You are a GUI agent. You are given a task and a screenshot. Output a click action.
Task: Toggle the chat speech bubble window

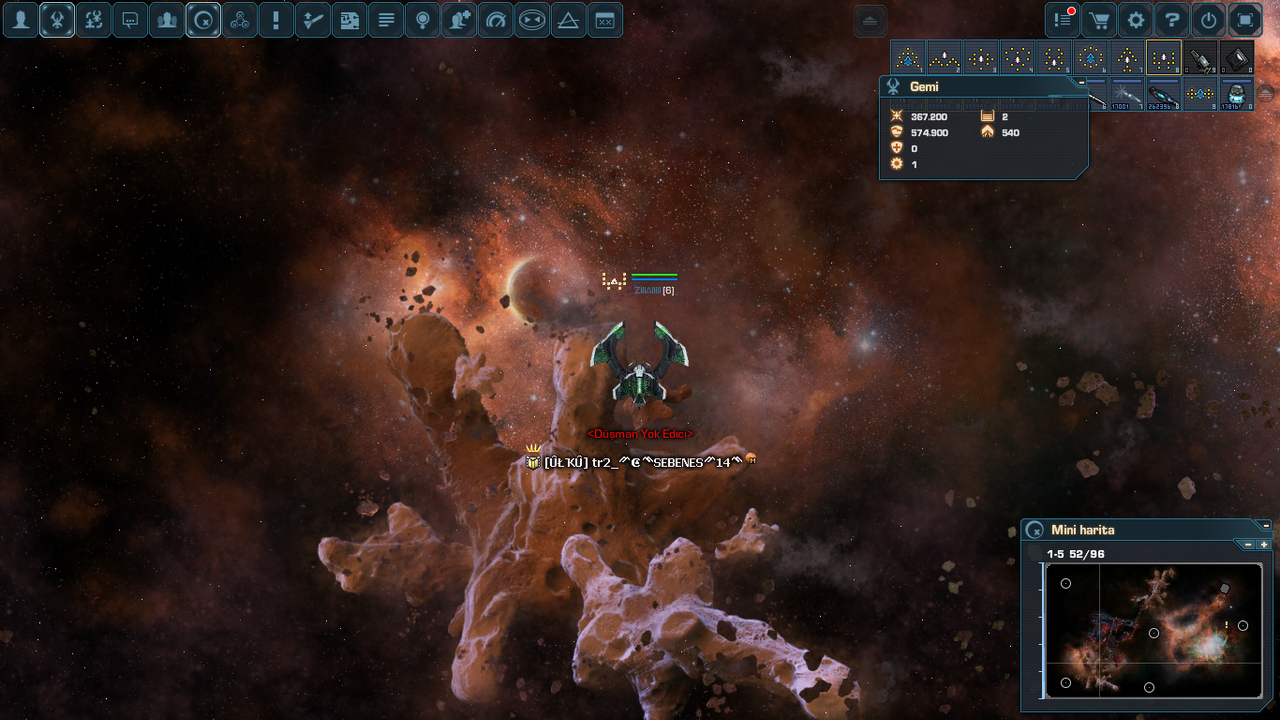(x=130, y=20)
